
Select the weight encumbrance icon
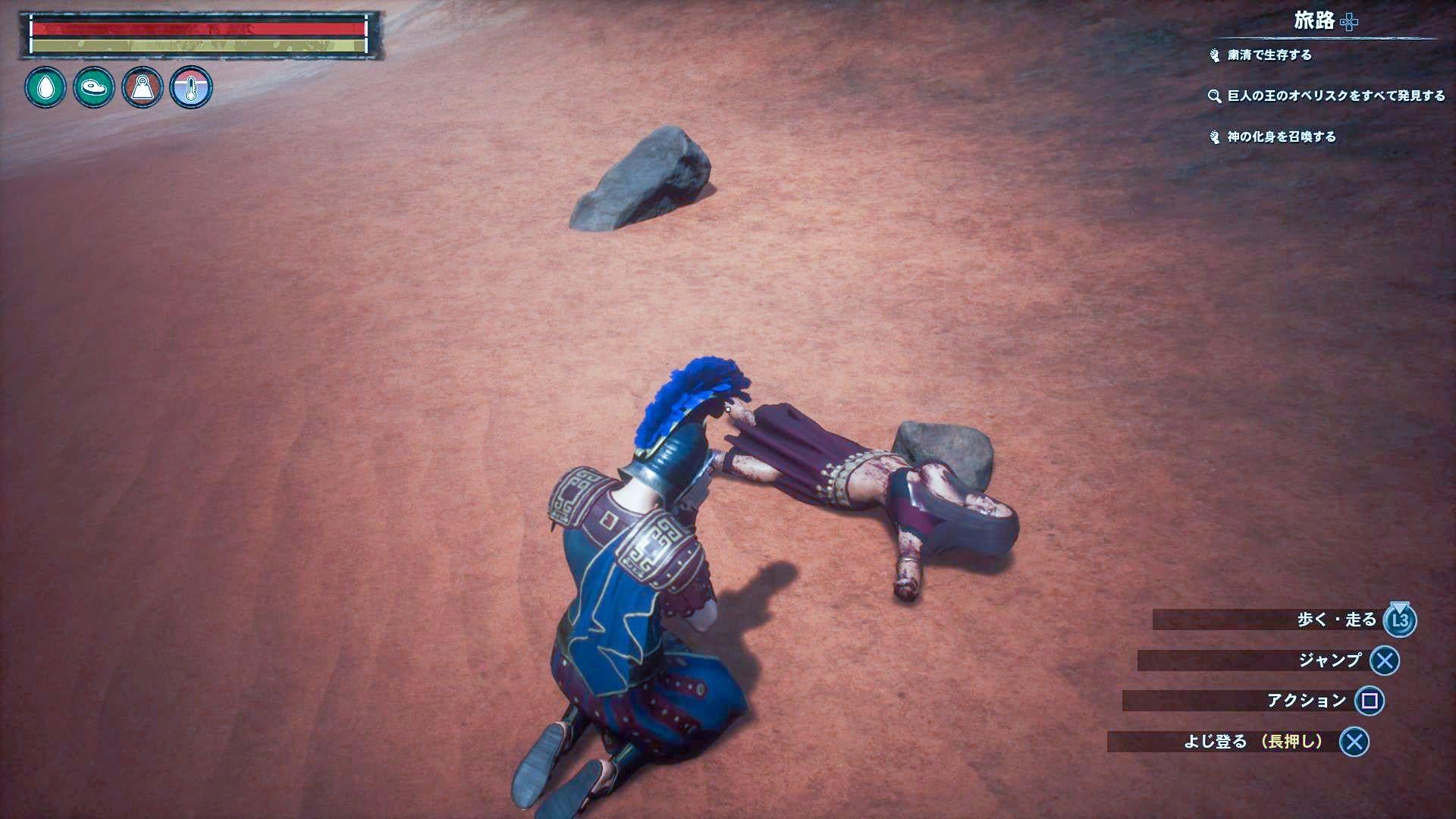[143, 88]
